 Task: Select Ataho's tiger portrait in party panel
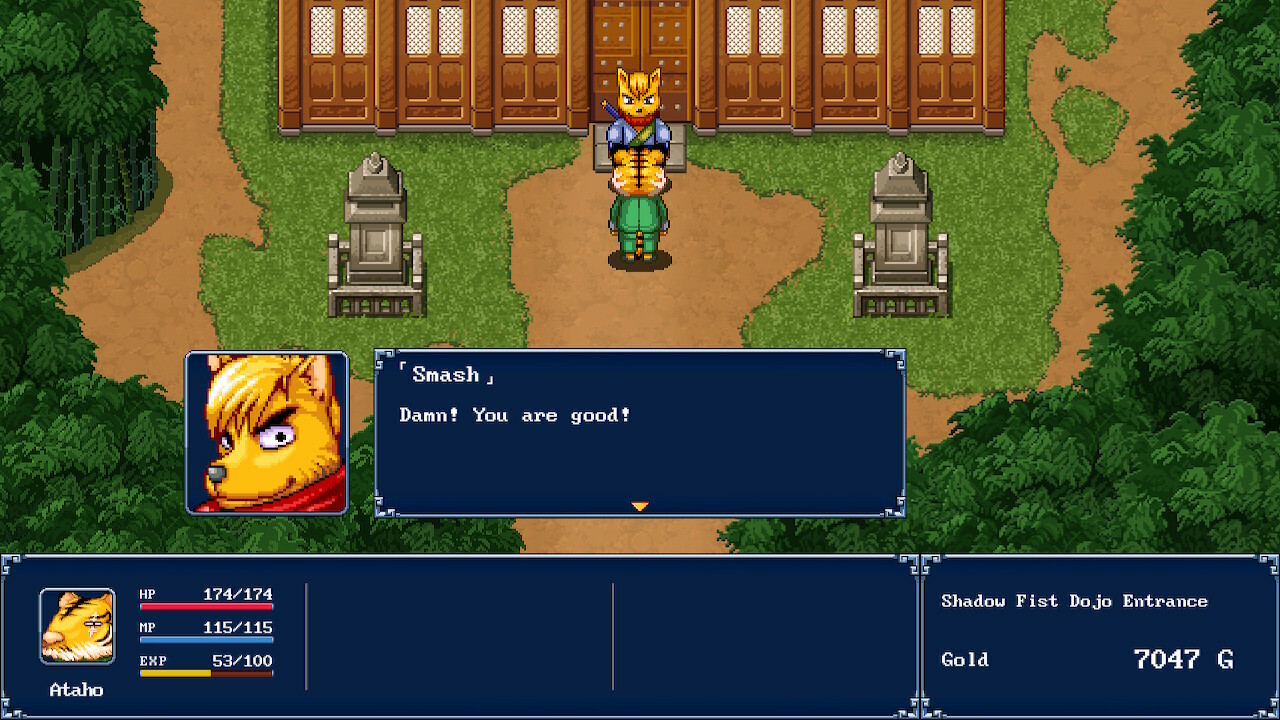tap(77, 626)
